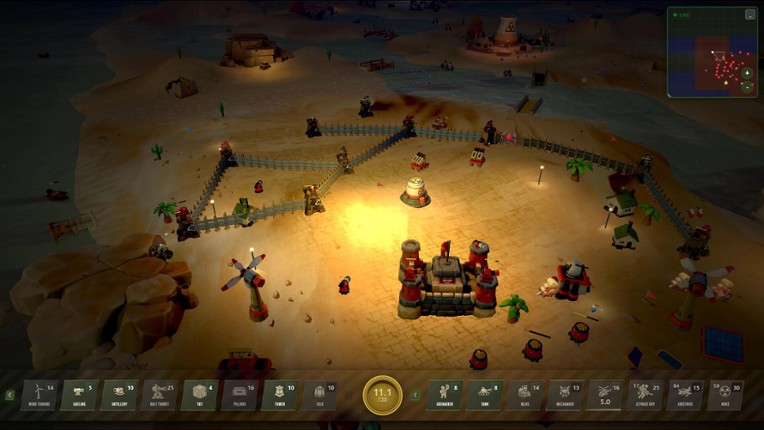Pick the Artillery build card

(118, 395)
